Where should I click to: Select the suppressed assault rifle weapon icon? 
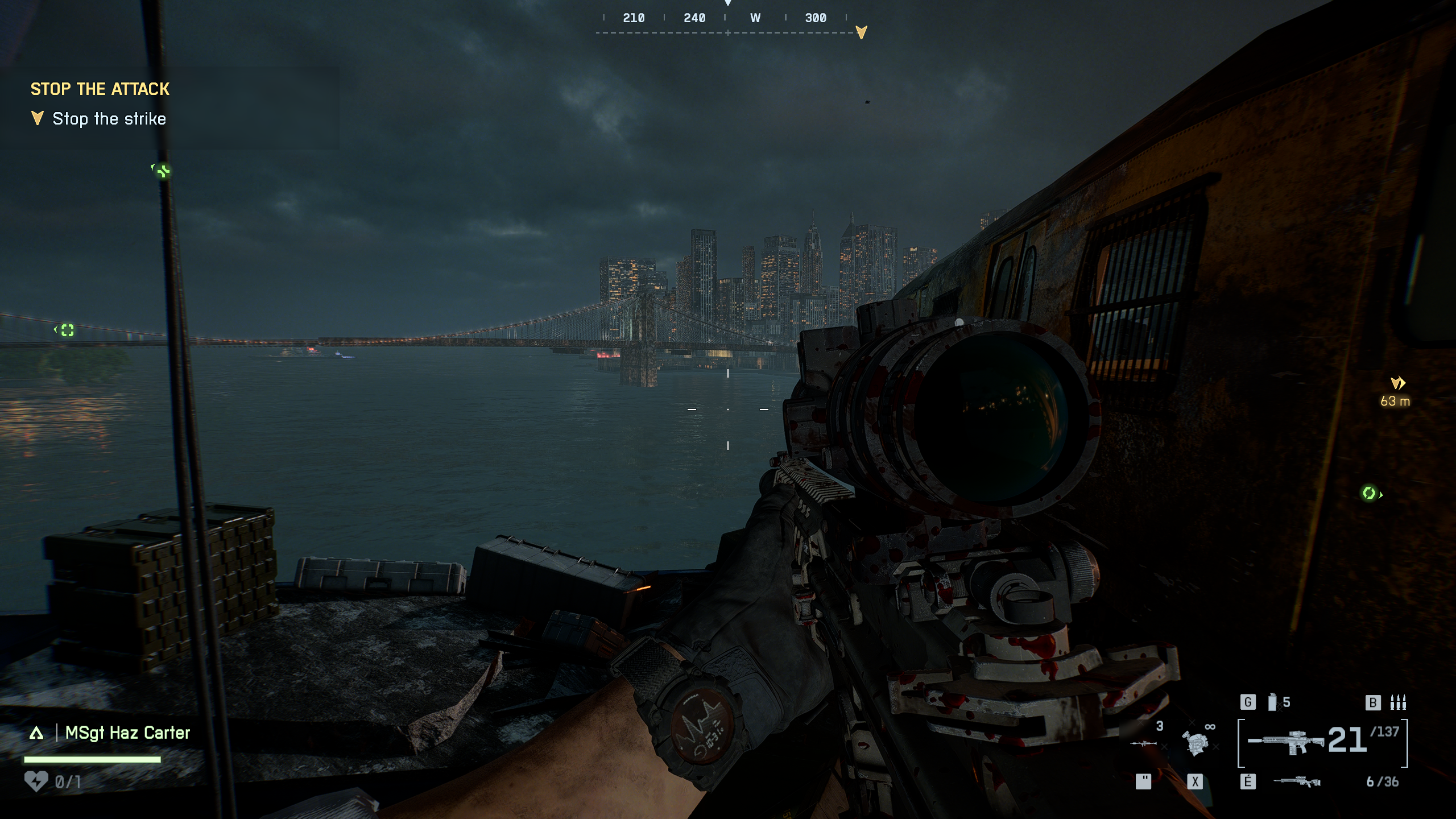[x=1287, y=742]
